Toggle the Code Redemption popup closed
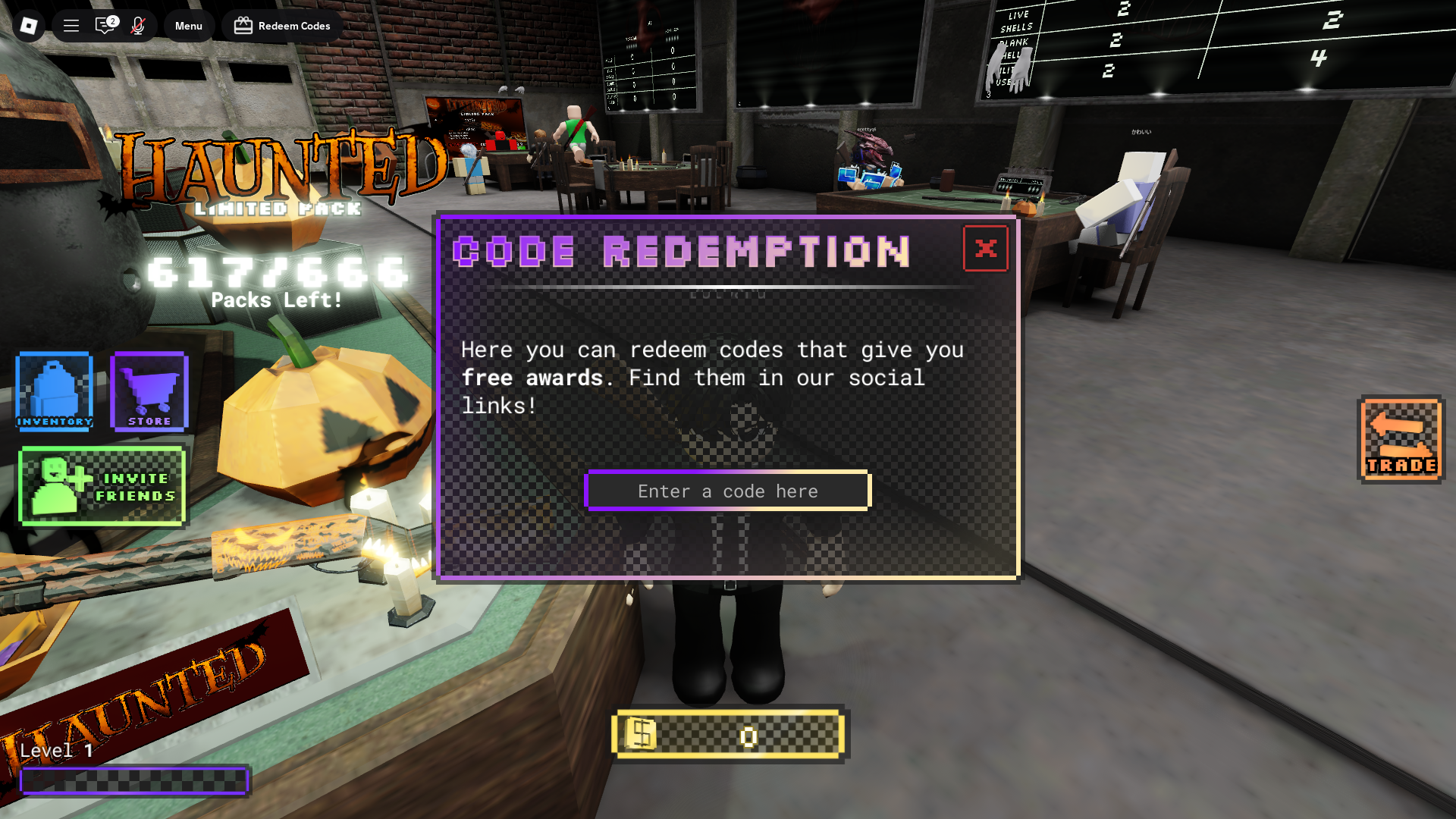The image size is (1456, 819). (x=986, y=247)
